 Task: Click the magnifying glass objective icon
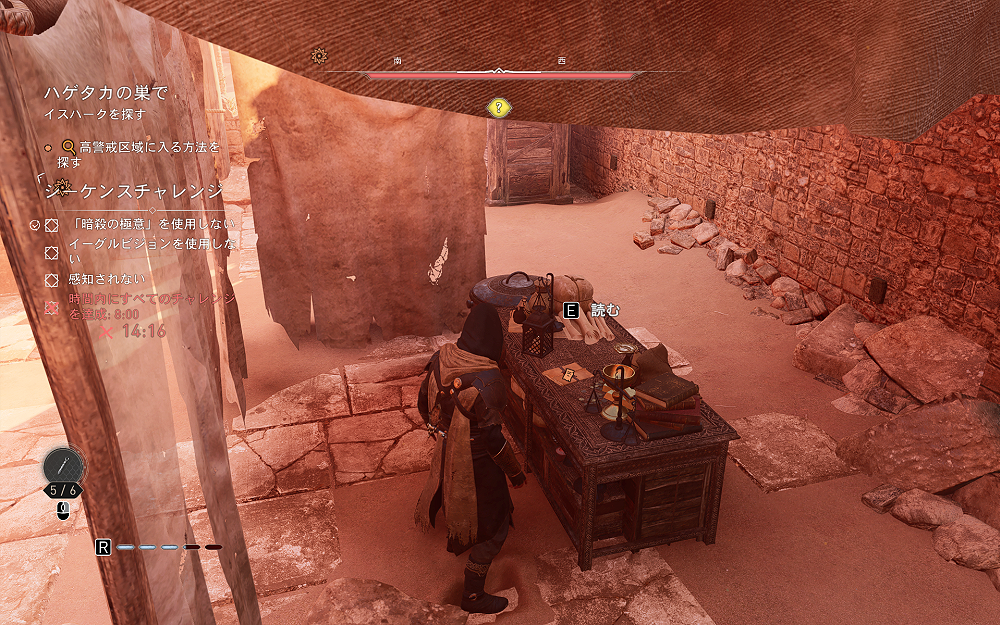(69, 147)
